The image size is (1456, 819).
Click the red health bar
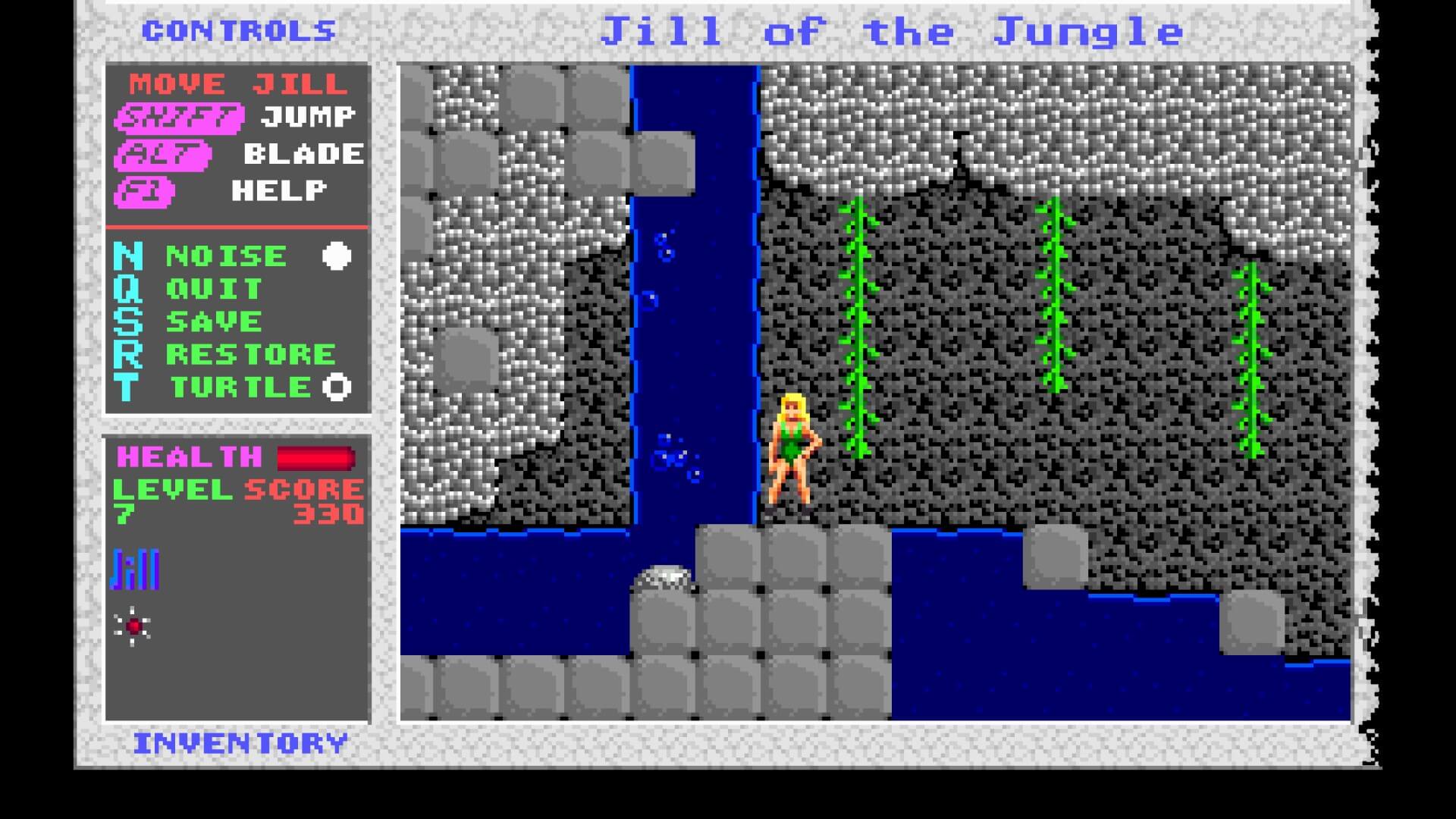click(x=315, y=456)
